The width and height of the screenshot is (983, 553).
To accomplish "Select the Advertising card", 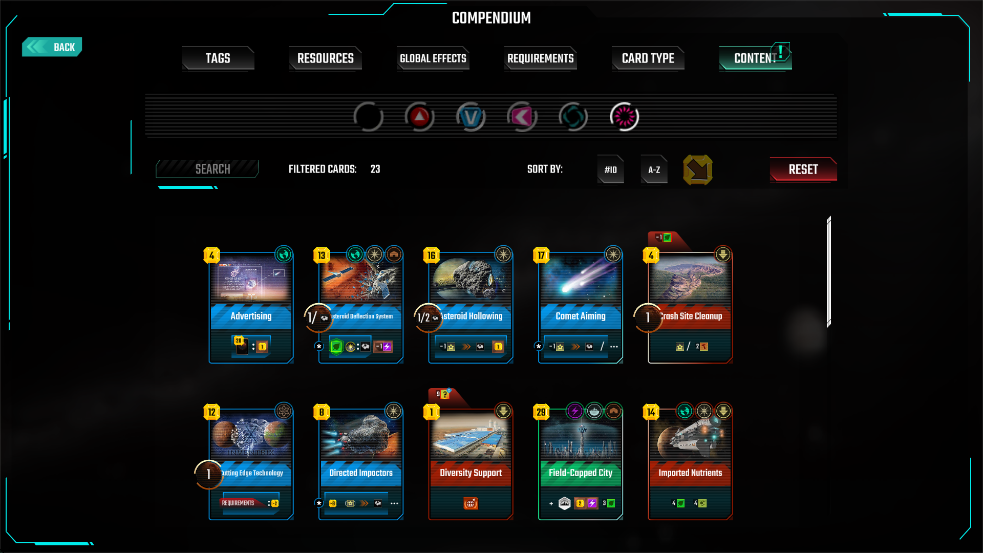I will click(251, 307).
